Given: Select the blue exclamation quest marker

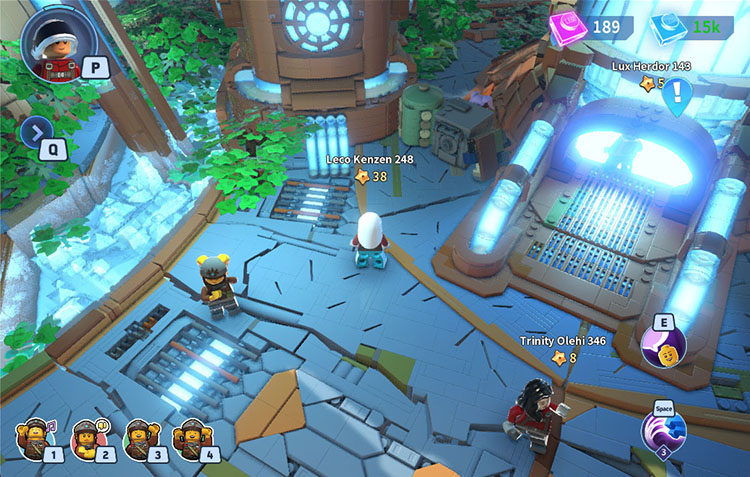Looking at the screenshot, I should [679, 96].
